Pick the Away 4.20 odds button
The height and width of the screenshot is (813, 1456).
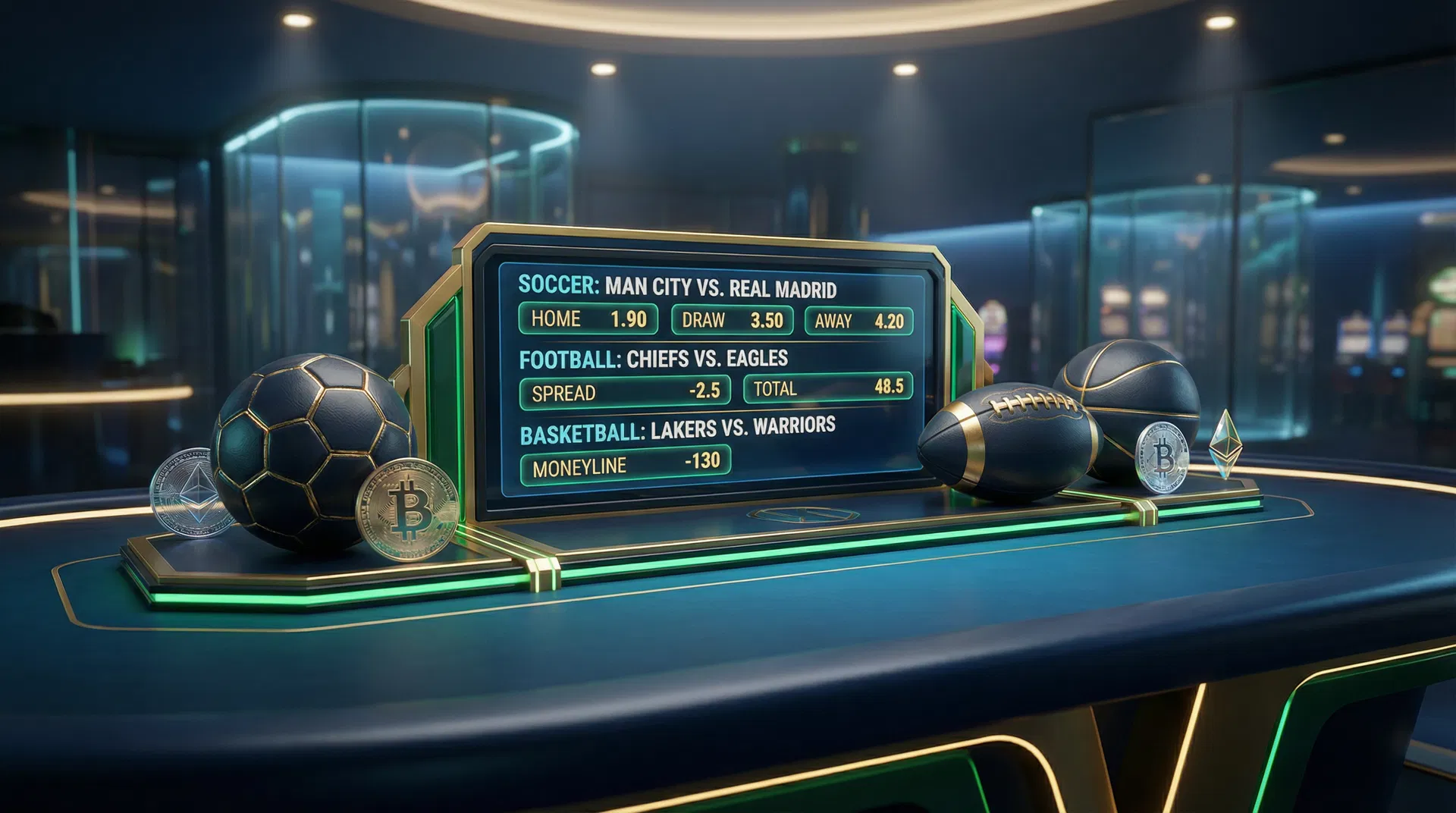[858, 321]
